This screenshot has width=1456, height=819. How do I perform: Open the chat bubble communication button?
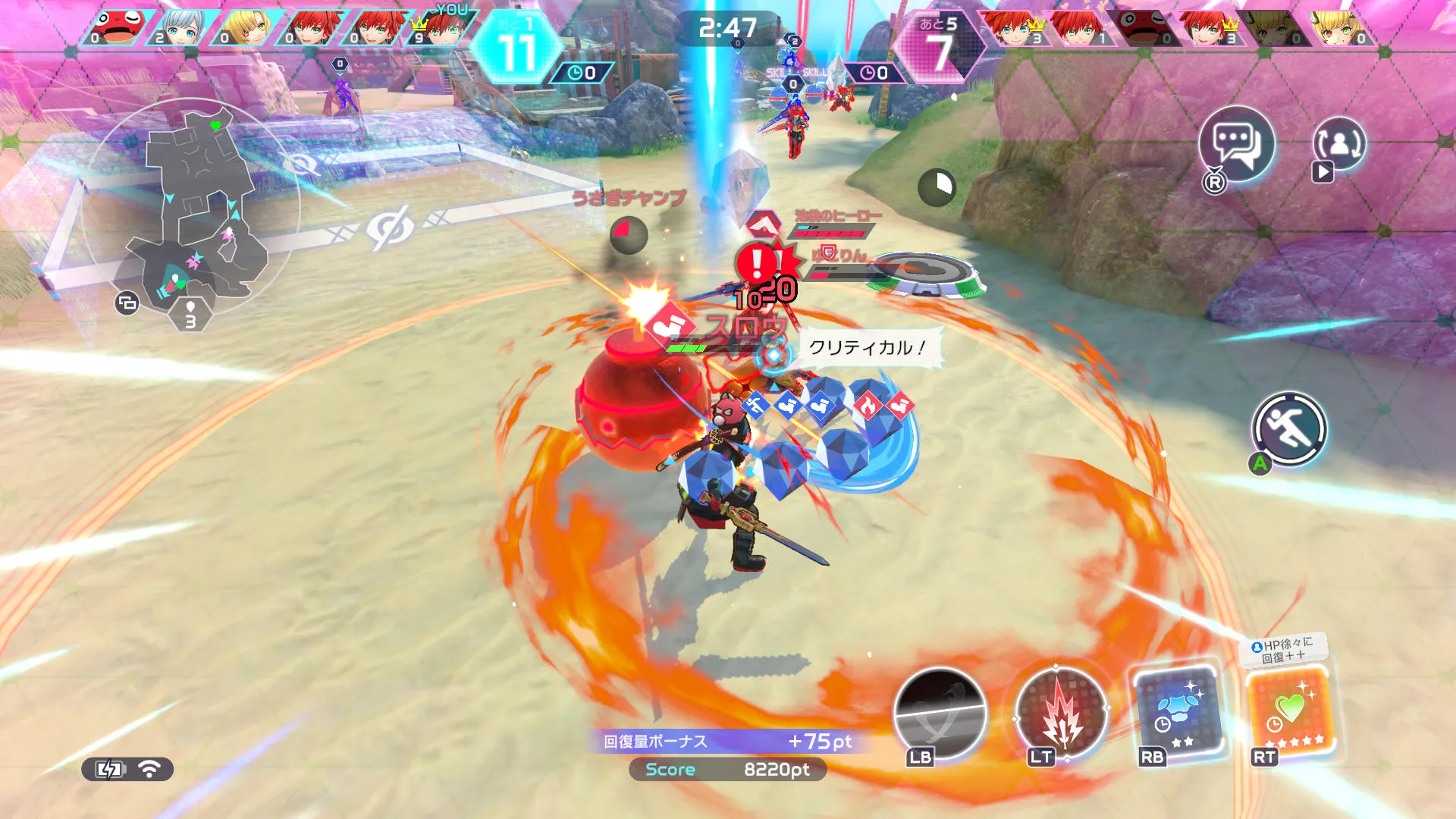[1236, 144]
